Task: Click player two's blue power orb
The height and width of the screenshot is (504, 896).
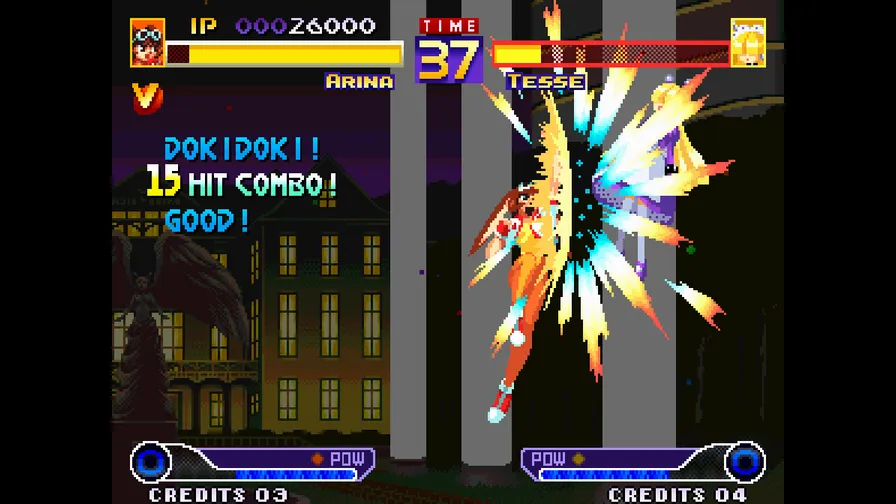Action: coord(744,462)
